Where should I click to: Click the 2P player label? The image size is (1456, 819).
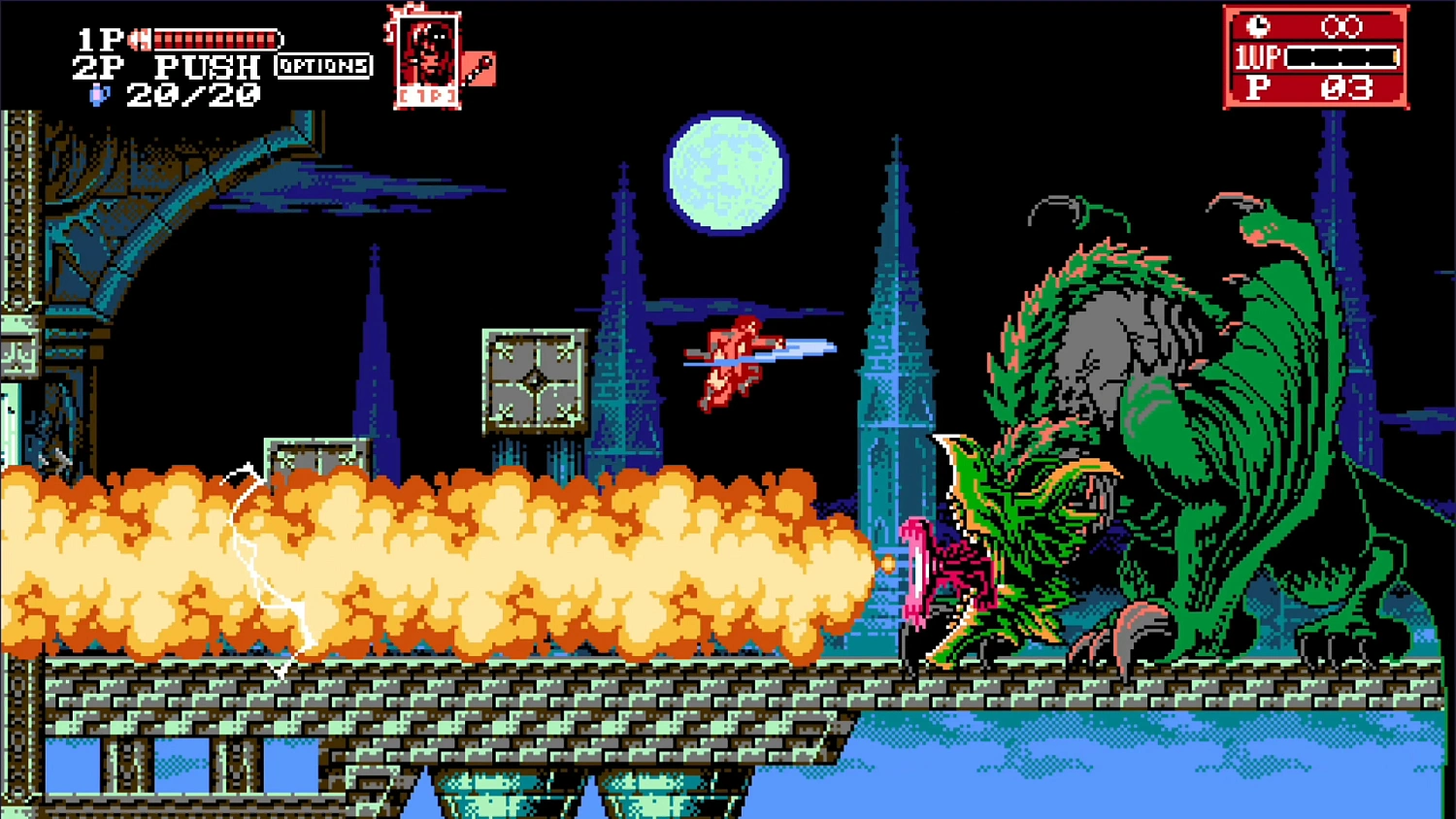pos(94,66)
